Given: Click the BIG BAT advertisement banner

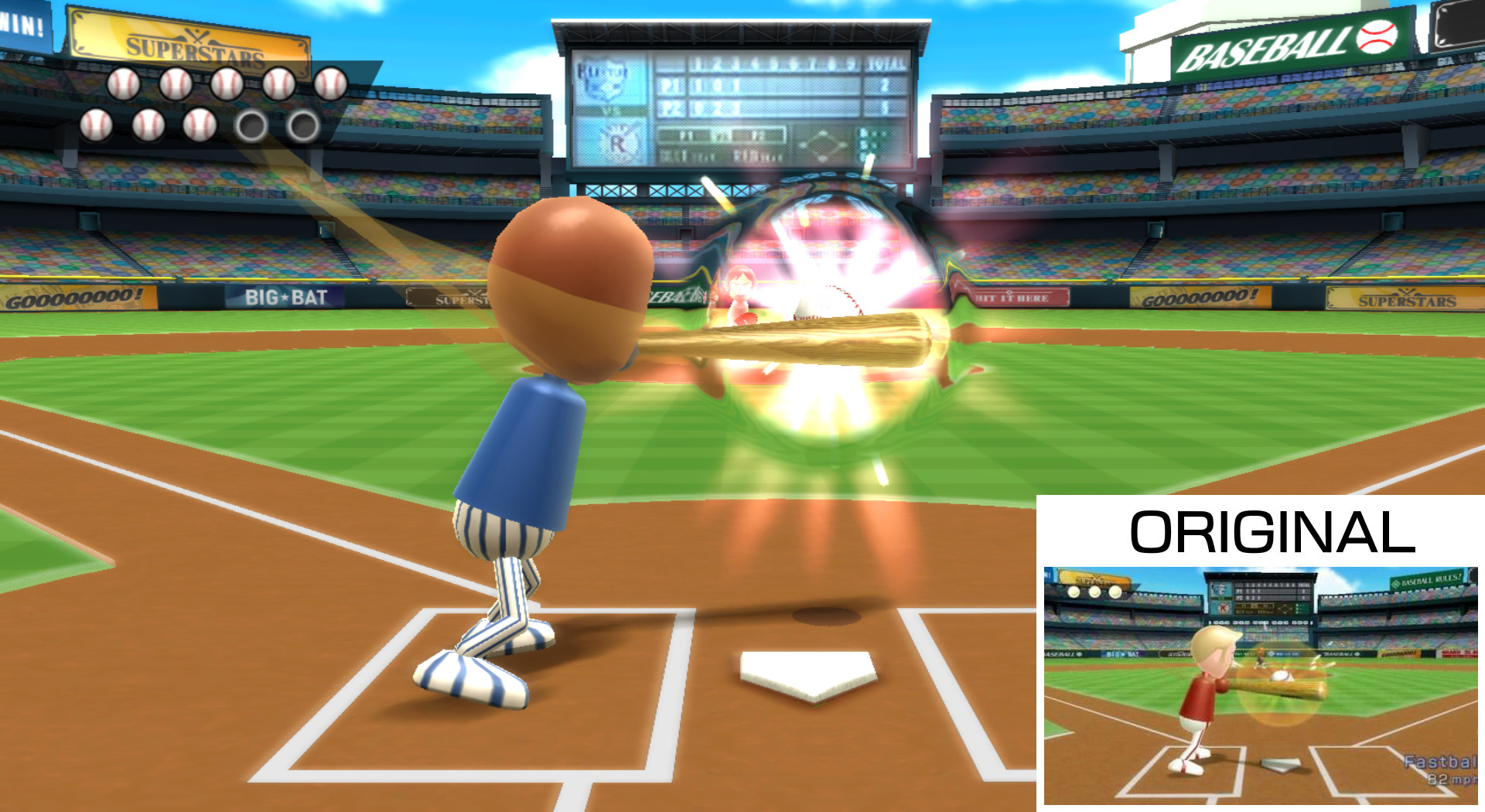Looking at the screenshot, I should click(285, 298).
